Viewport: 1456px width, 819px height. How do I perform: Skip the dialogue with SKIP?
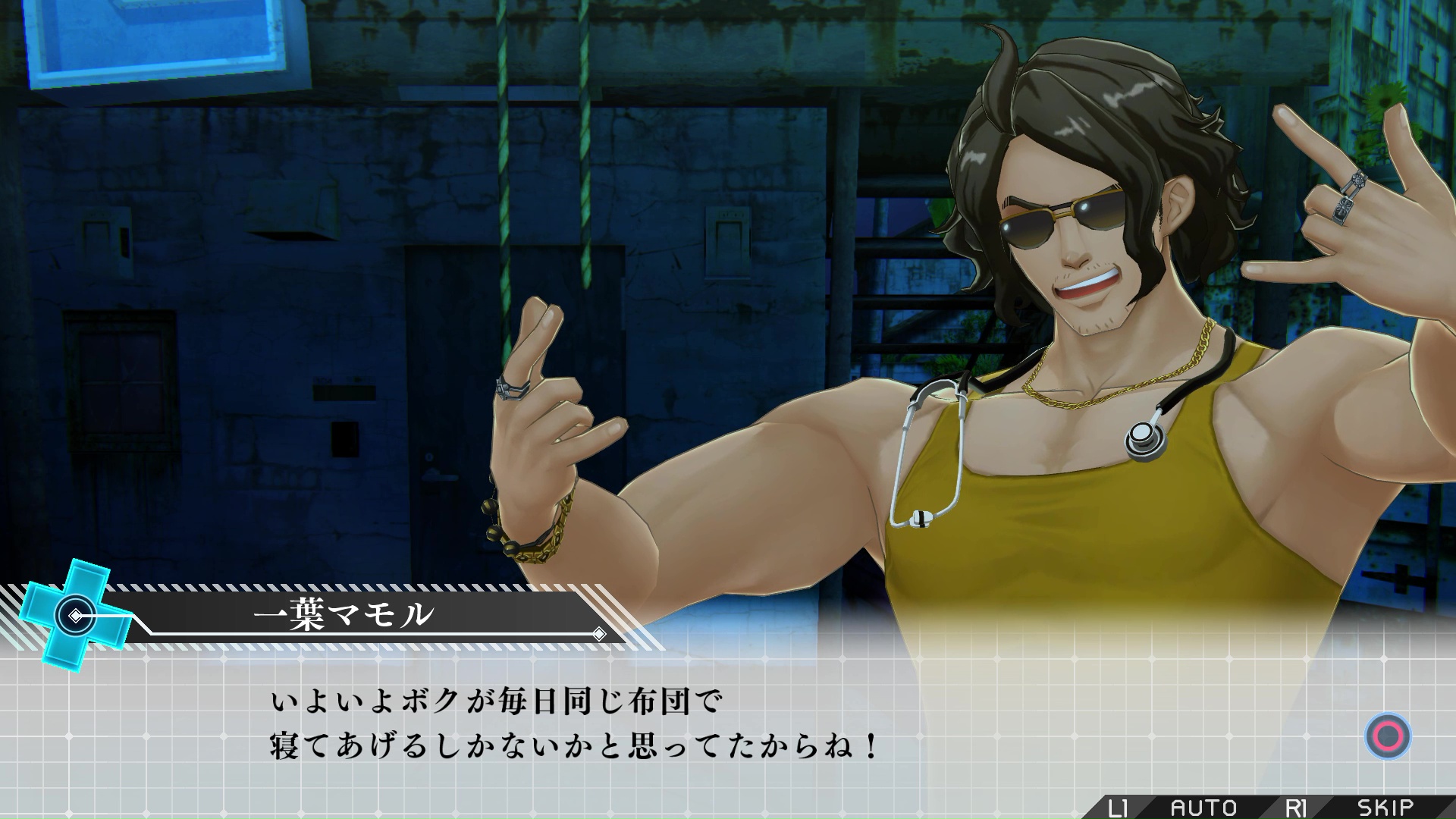(1385, 808)
